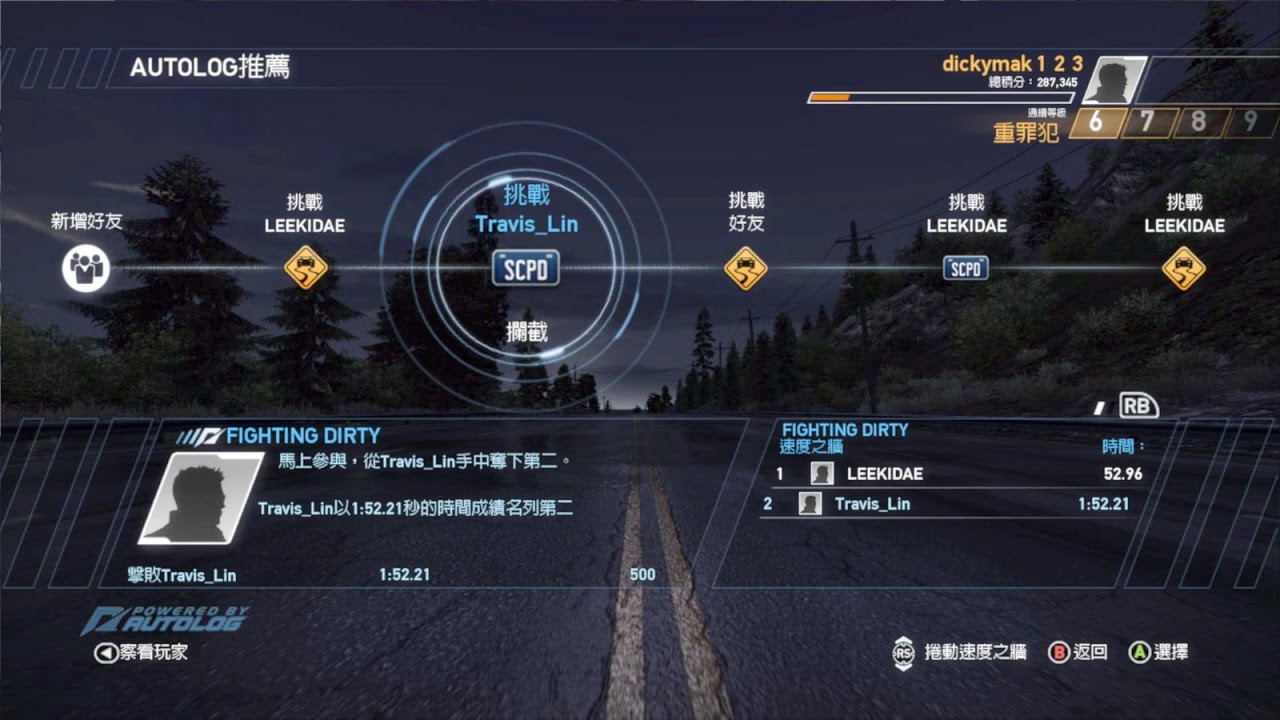1280x720 pixels.
Task: Select LEEKIDAE's SCPD badge challenge
Action: (966, 268)
